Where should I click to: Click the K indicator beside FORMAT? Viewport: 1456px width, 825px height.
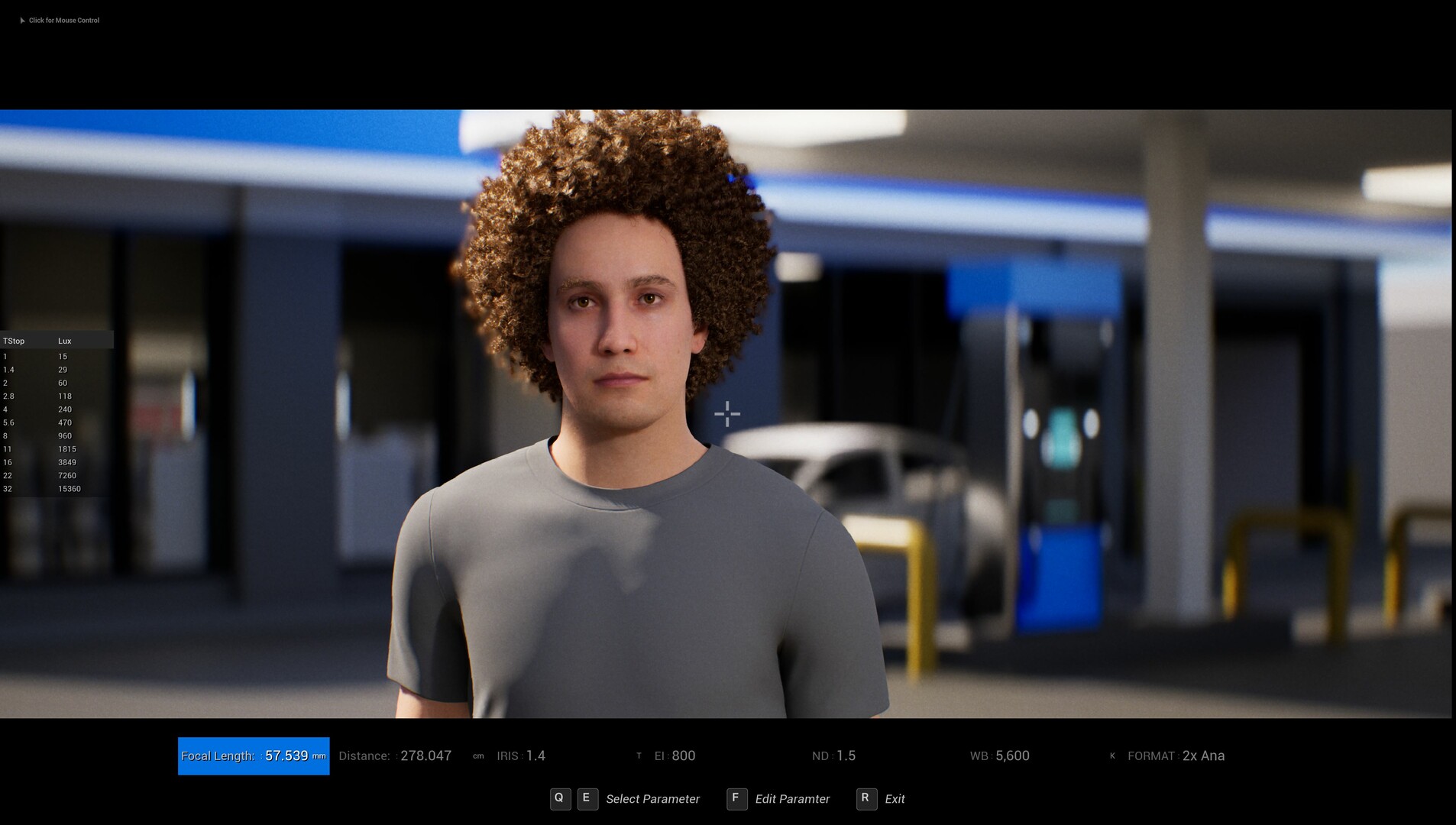[x=1113, y=755]
